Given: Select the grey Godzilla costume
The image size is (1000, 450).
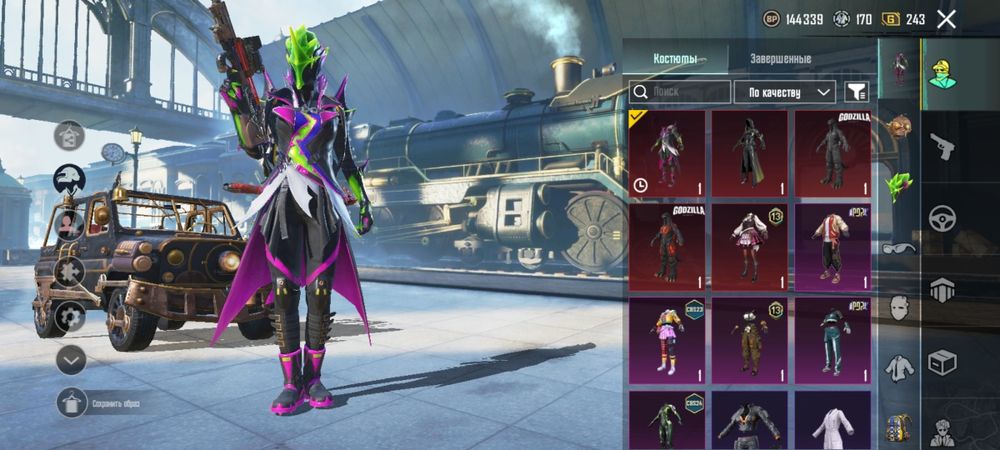Looking at the screenshot, I should point(832,153).
